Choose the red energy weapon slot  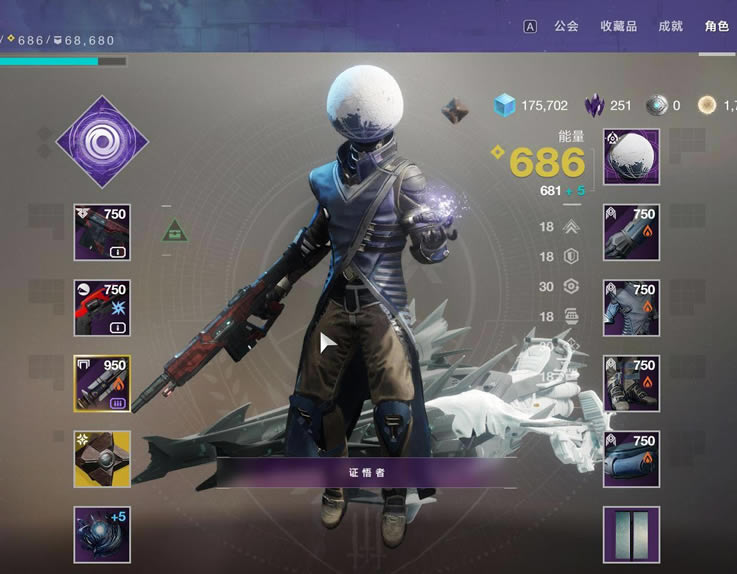tap(102, 308)
